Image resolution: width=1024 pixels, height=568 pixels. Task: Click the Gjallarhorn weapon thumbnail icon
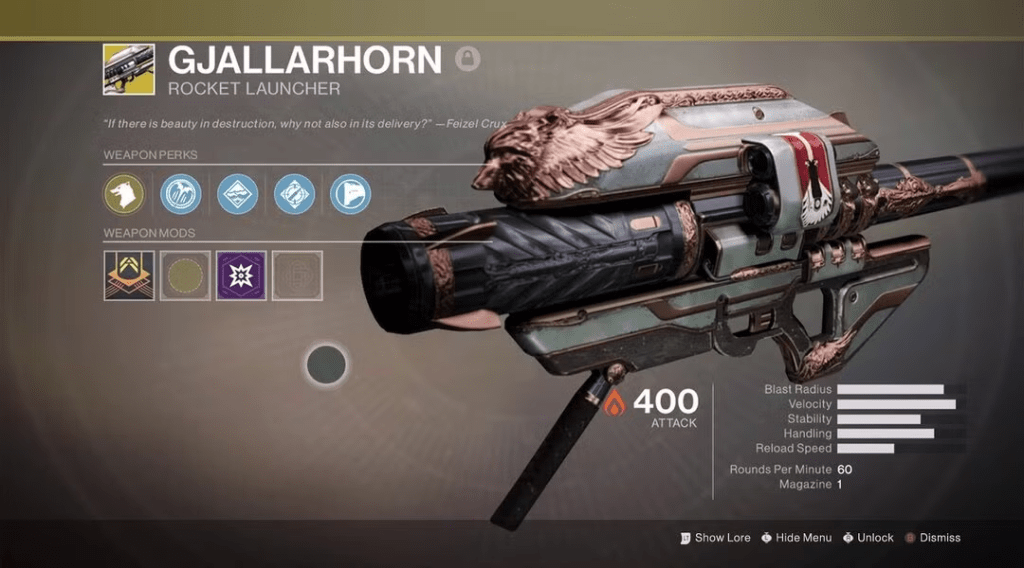(x=129, y=69)
